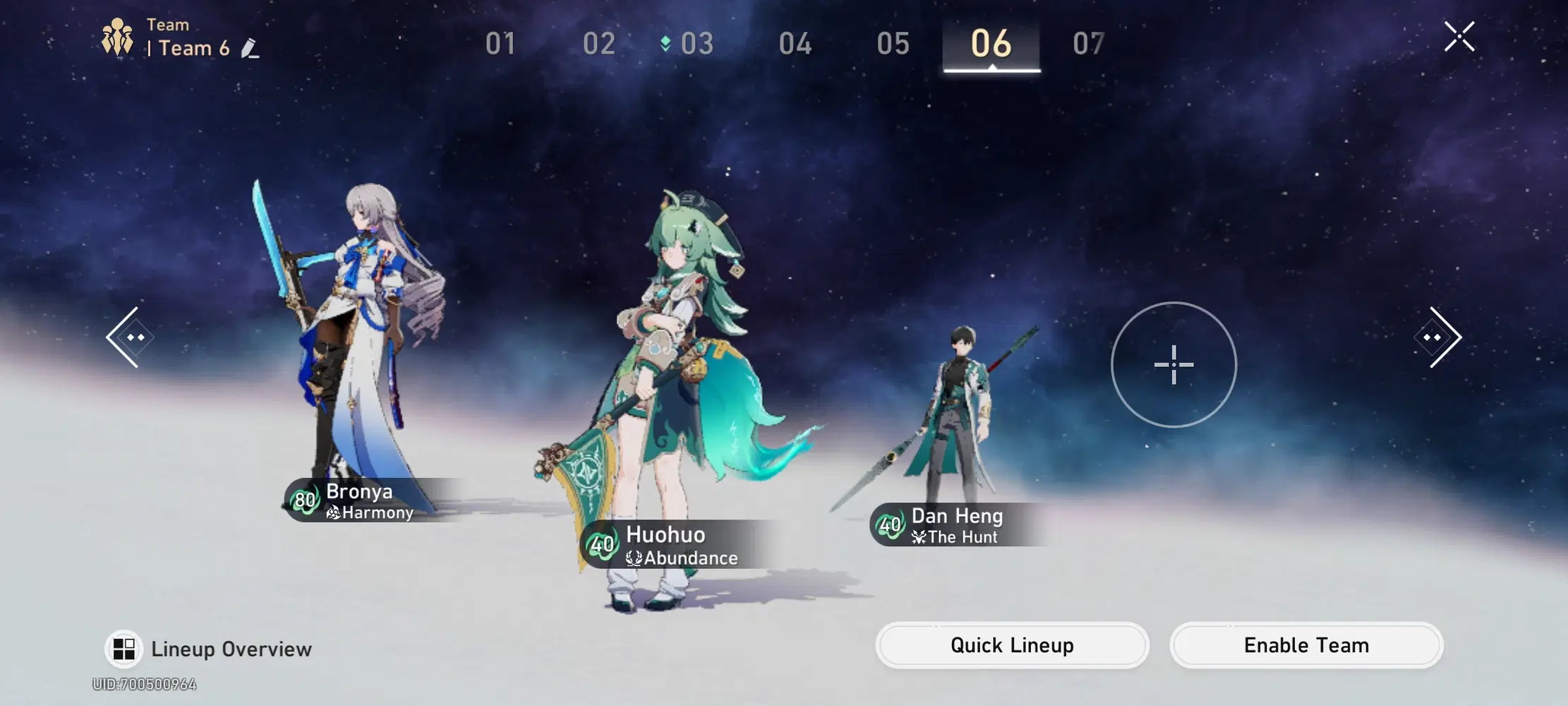This screenshot has height=706, width=1568.
Task: Click the Abundance path icon under Huohuo
Action: [634, 558]
